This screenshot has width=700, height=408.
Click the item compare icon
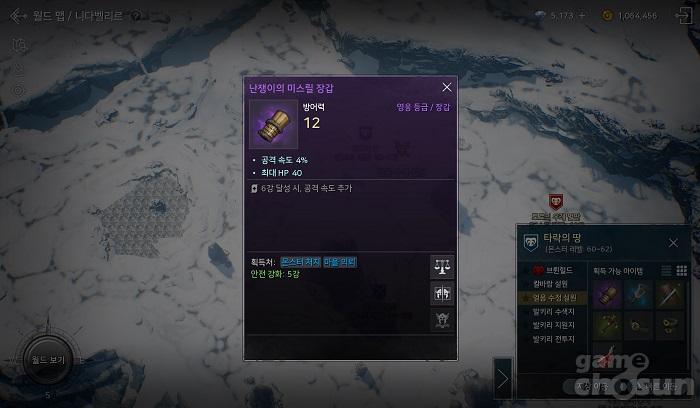coord(441,293)
